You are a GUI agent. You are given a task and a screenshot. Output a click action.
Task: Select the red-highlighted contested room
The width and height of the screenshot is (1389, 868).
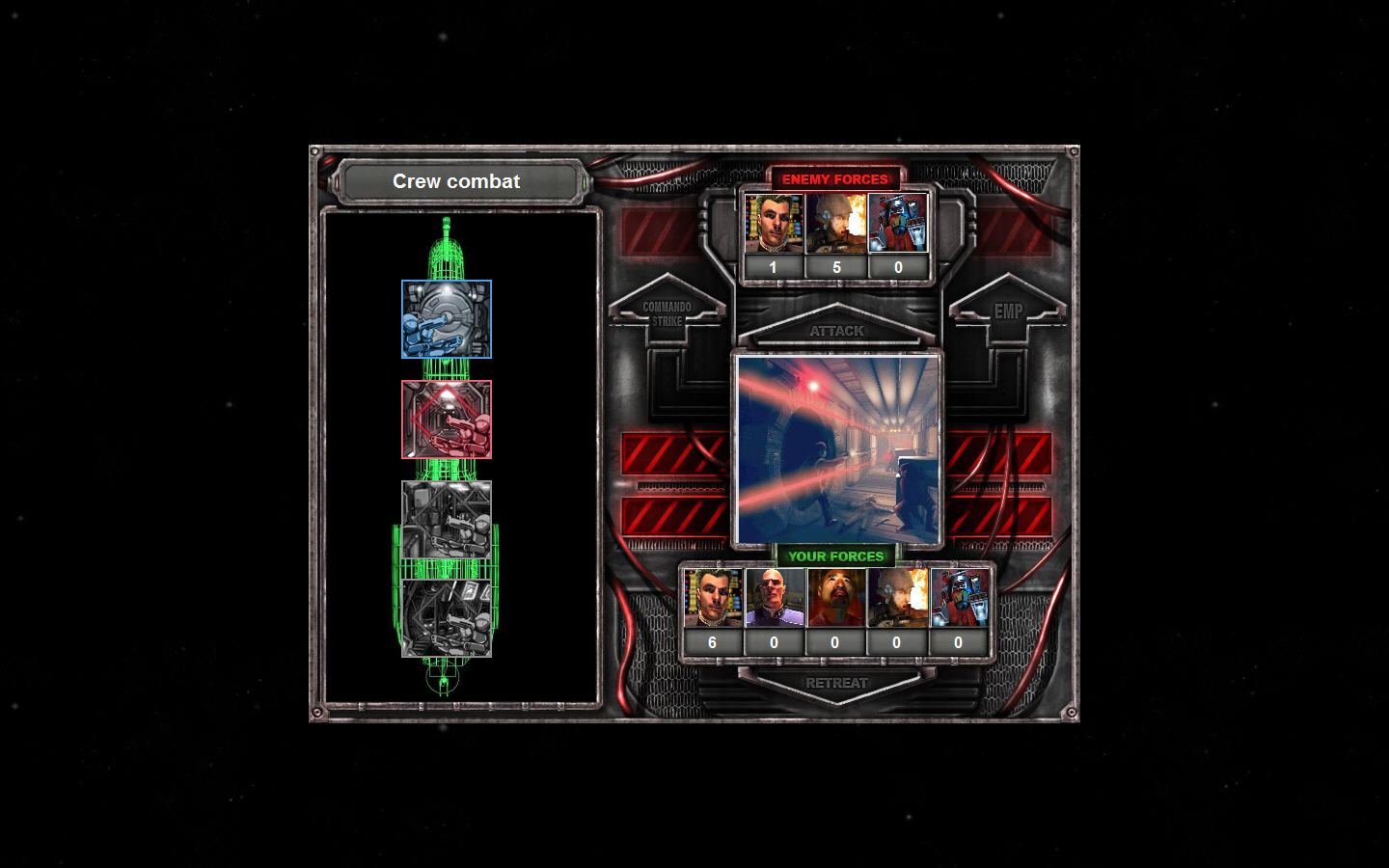447,419
